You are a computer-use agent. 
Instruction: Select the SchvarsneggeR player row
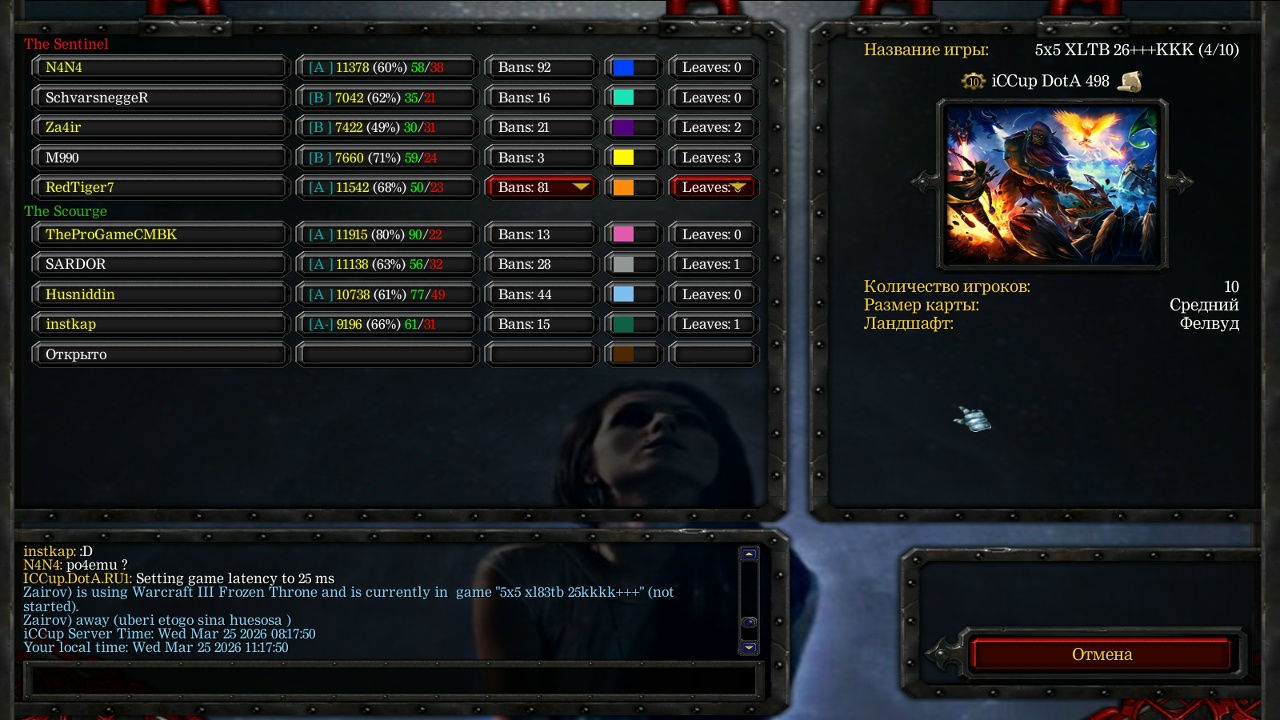coord(160,98)
